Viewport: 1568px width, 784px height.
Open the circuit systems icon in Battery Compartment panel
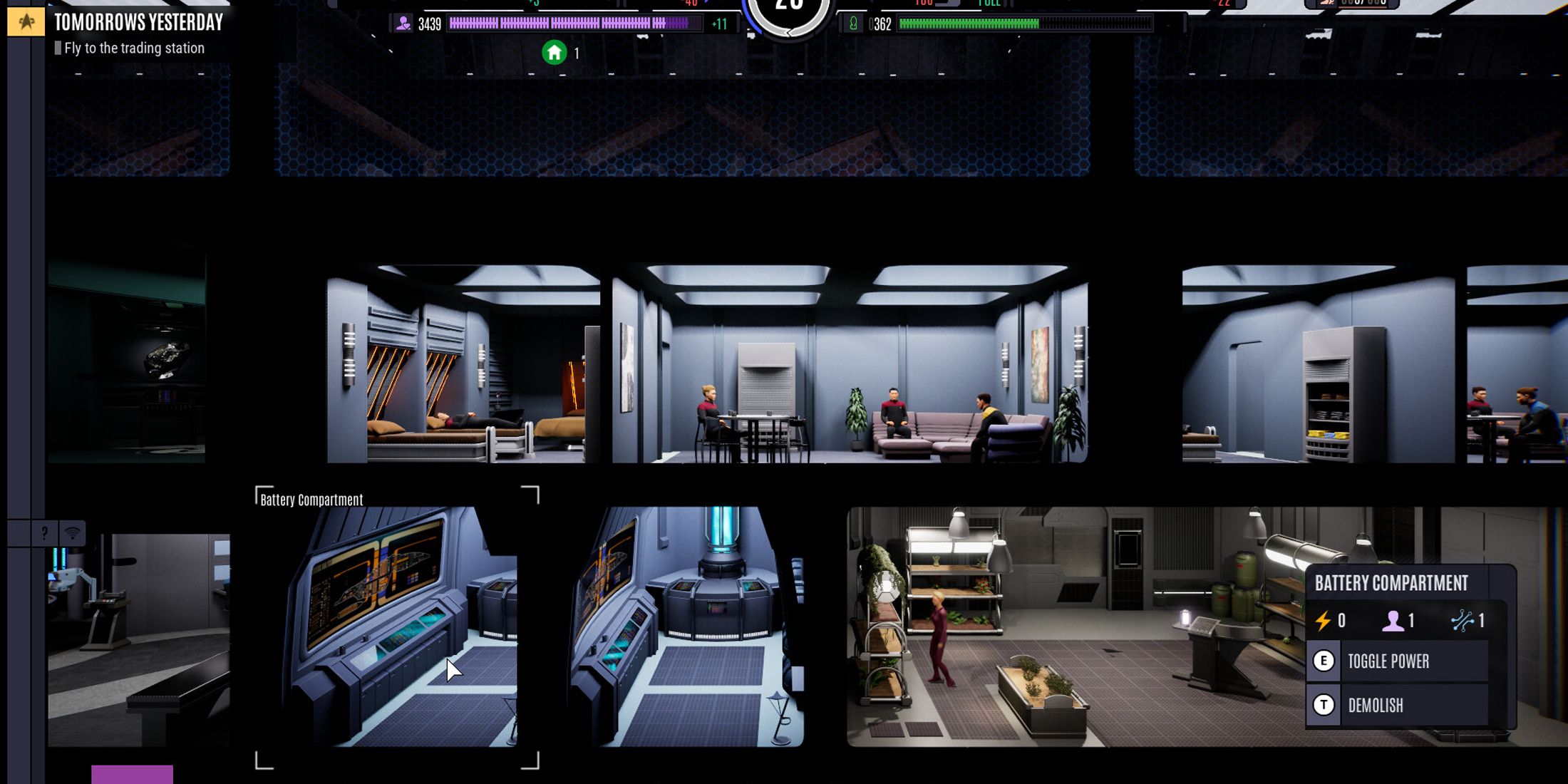1463,620
